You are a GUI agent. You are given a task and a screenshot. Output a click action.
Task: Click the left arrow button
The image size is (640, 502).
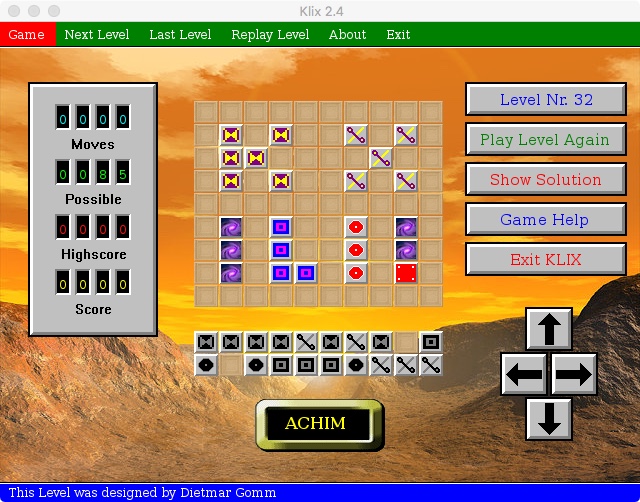pos(523,375)
